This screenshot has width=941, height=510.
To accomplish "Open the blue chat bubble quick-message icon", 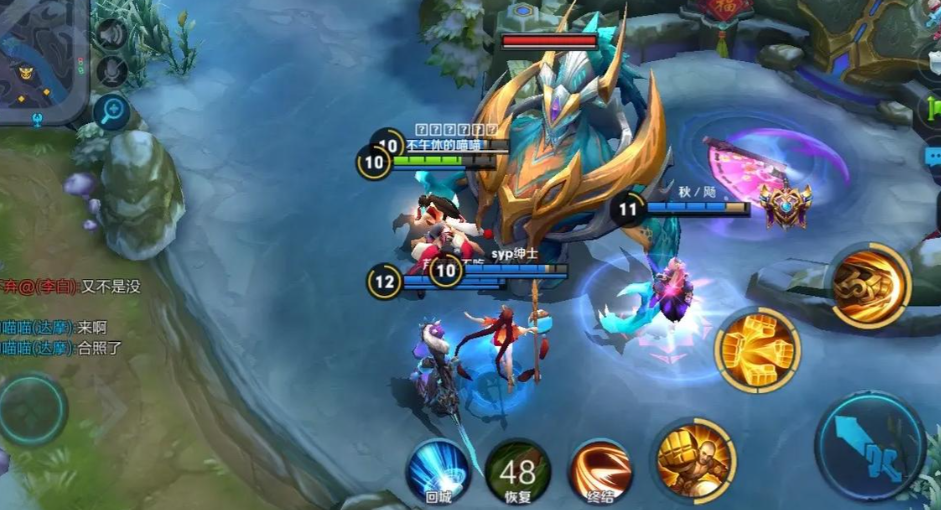I will pyautogui.click(x=933, y=158).
